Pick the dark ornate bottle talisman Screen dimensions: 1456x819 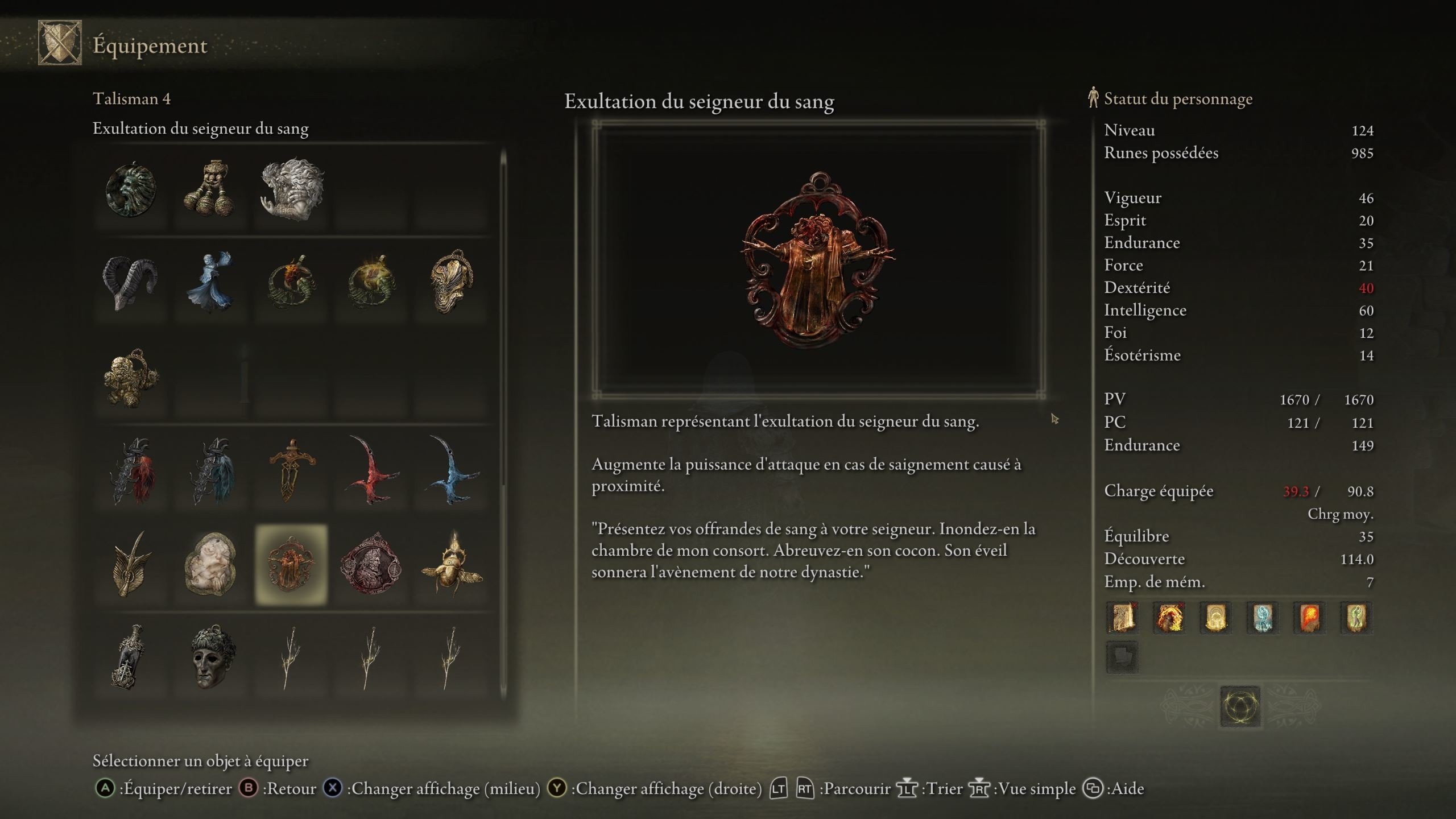click(x=131, y=657)
